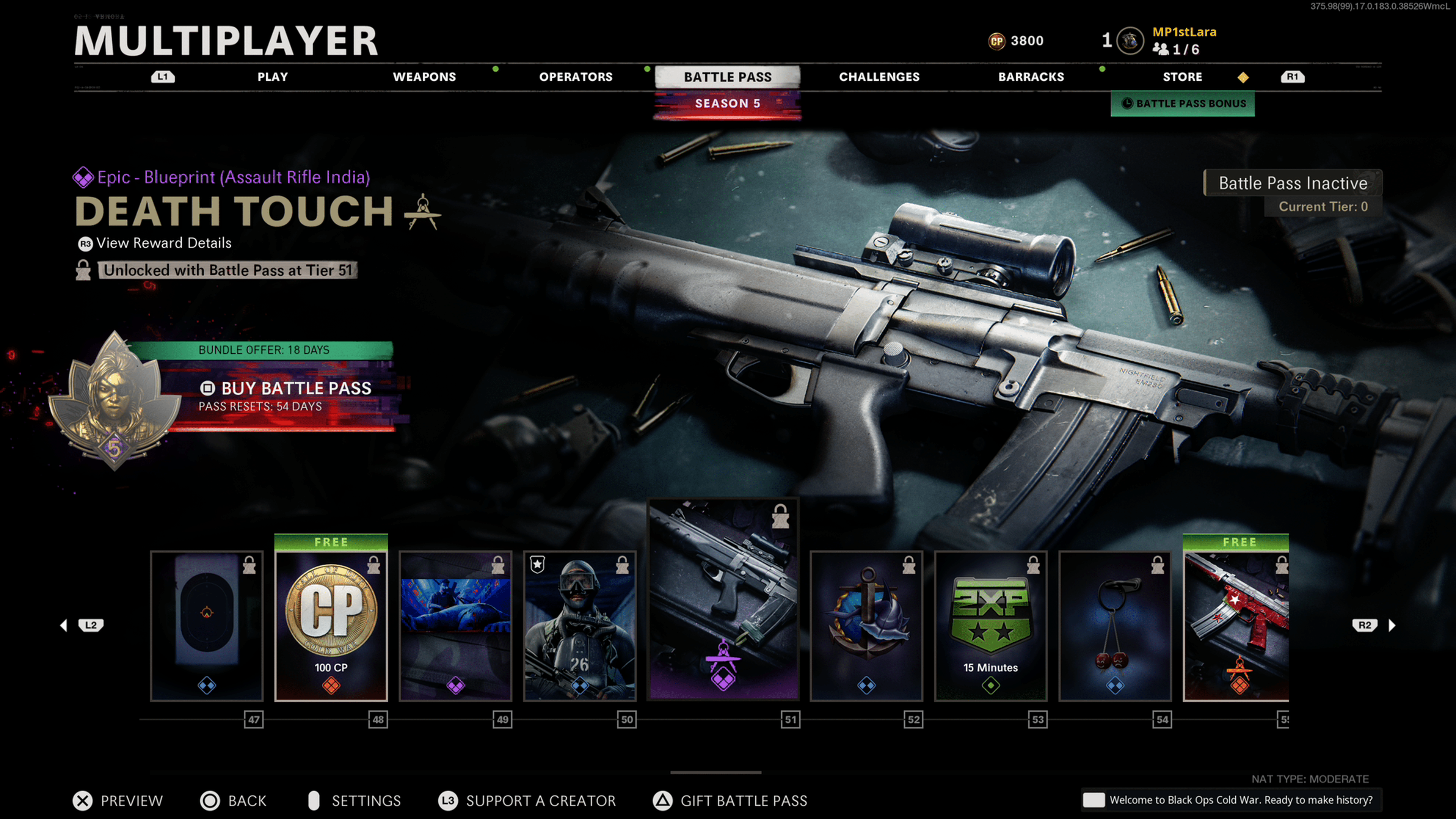
Task: Select the tier 49 calling card reward
Action: pyautogui.click(x=455, y=626)
